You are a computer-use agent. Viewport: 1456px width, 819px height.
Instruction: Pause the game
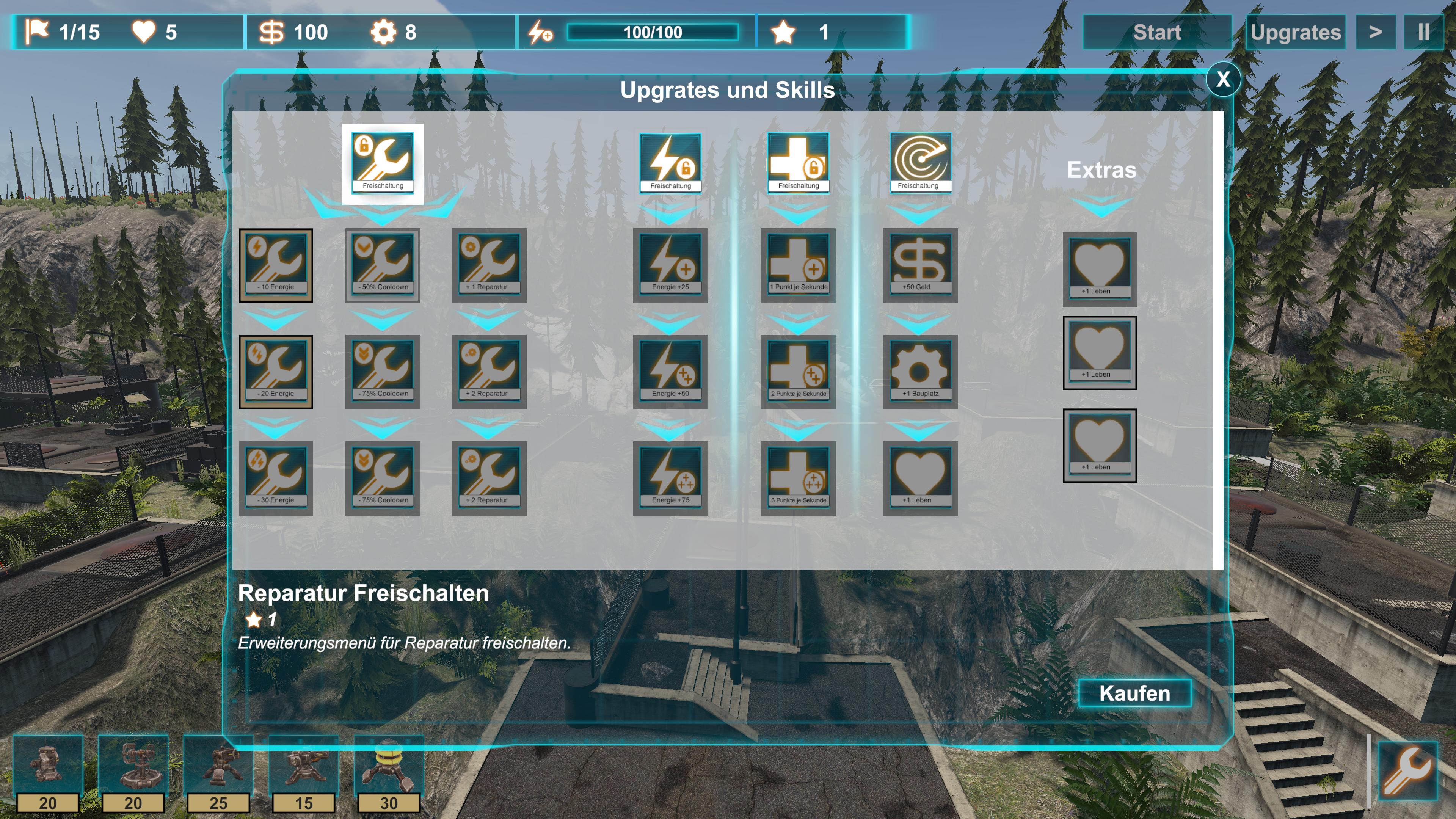point(1423,33)
